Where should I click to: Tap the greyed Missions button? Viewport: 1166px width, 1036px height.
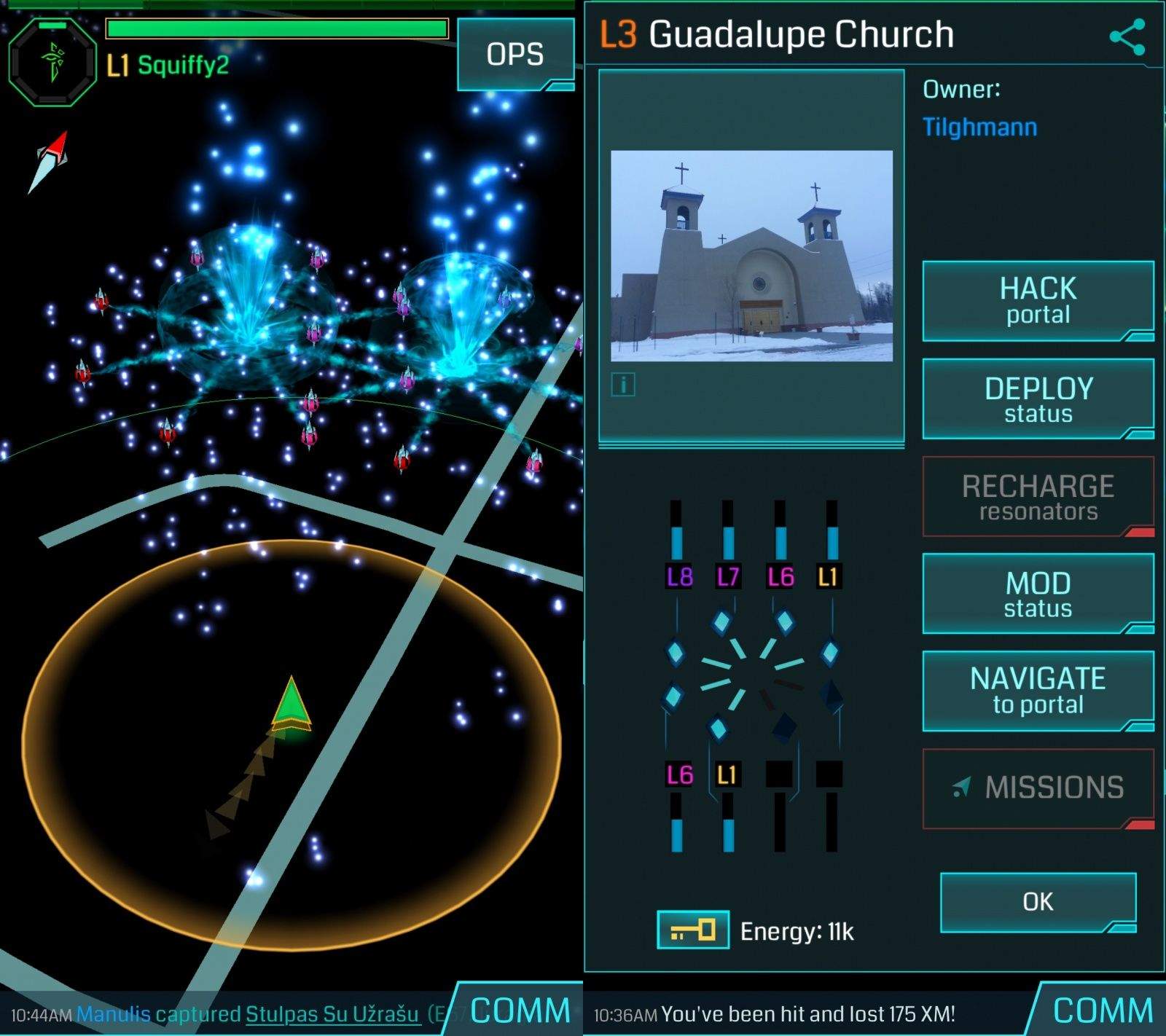point(1038,788)
